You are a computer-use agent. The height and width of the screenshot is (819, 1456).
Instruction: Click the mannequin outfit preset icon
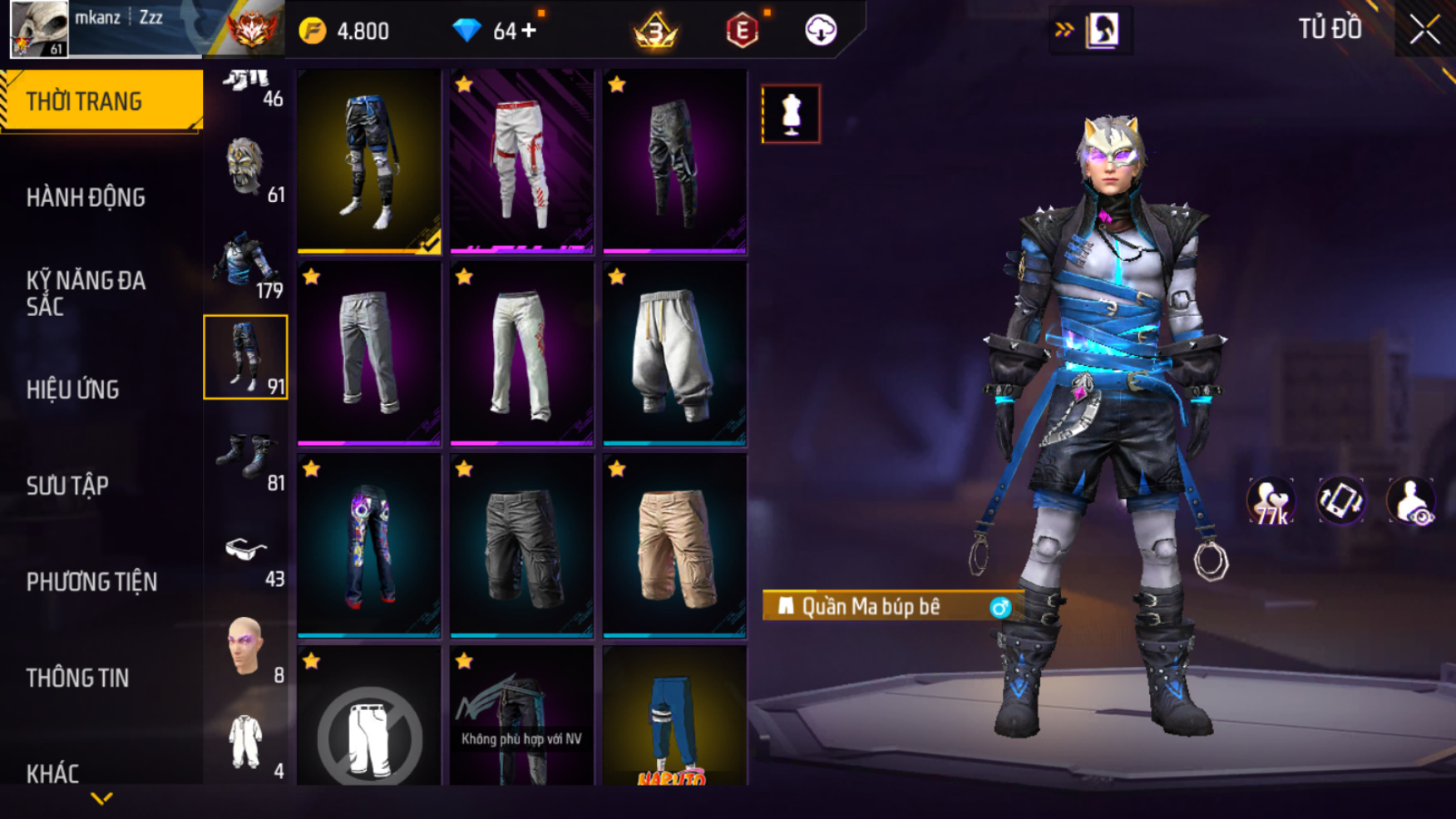791,114
